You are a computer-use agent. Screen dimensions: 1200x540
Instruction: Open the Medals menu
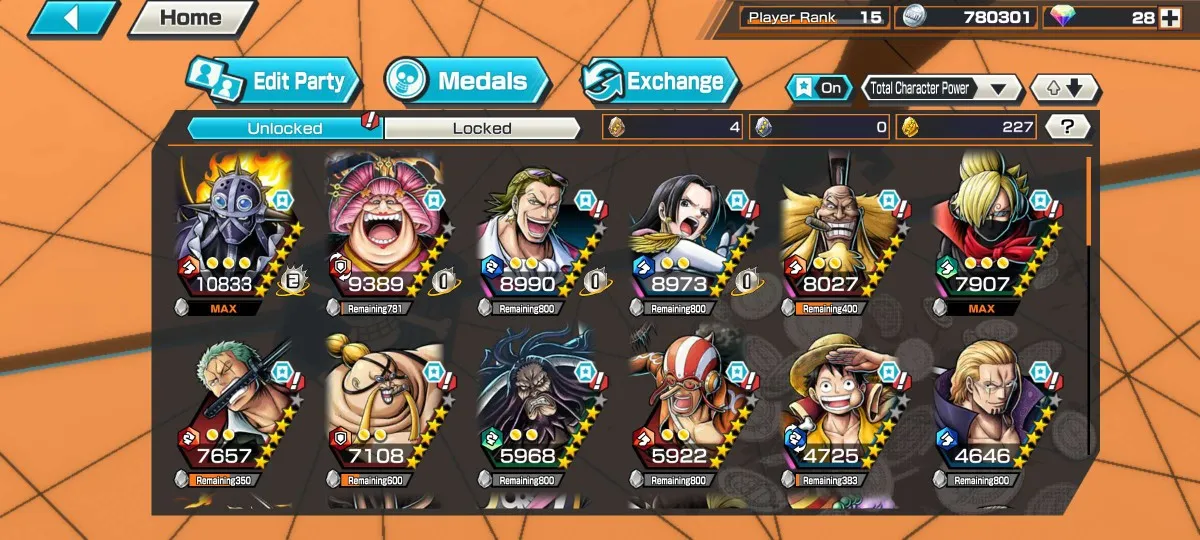(467, 82)
